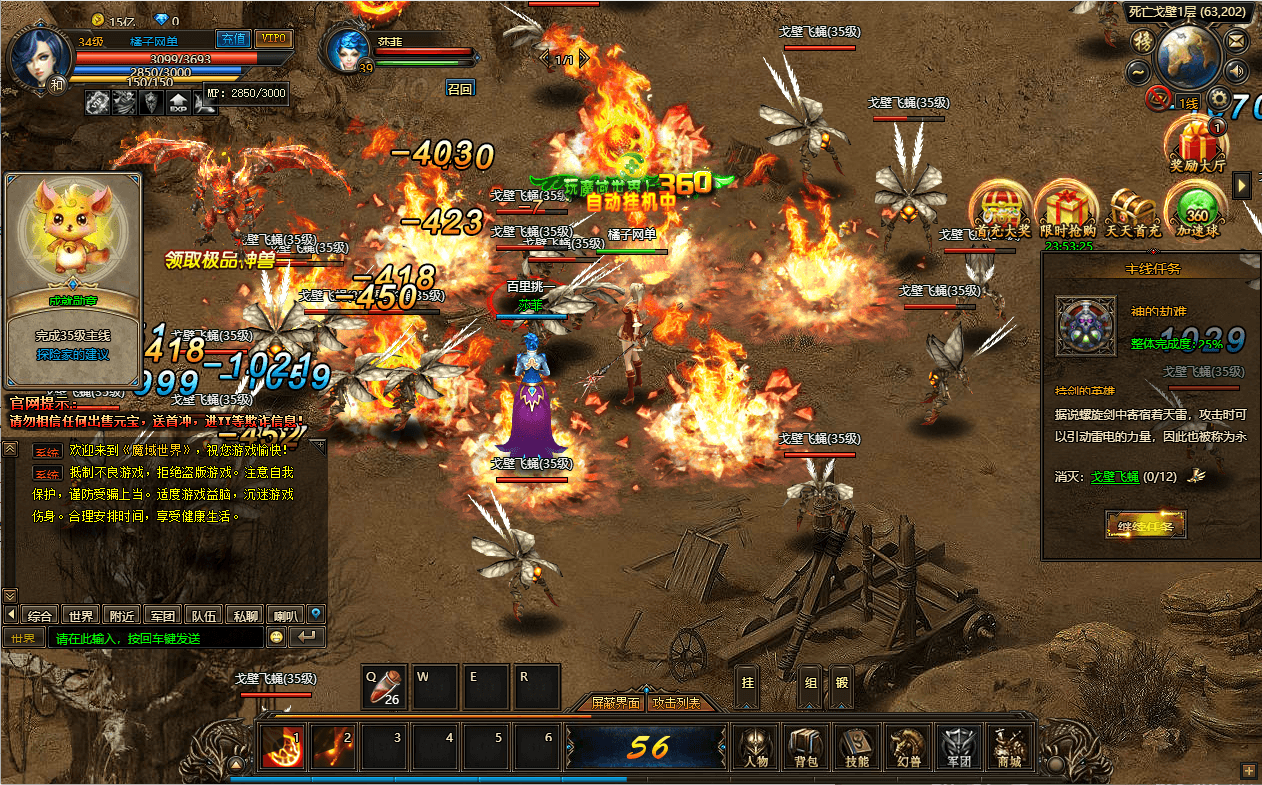This screenshot has width=1262, height=785.
Task: Open the 首充大奖 first recharge prize
Action: (x=1002, y=212)
